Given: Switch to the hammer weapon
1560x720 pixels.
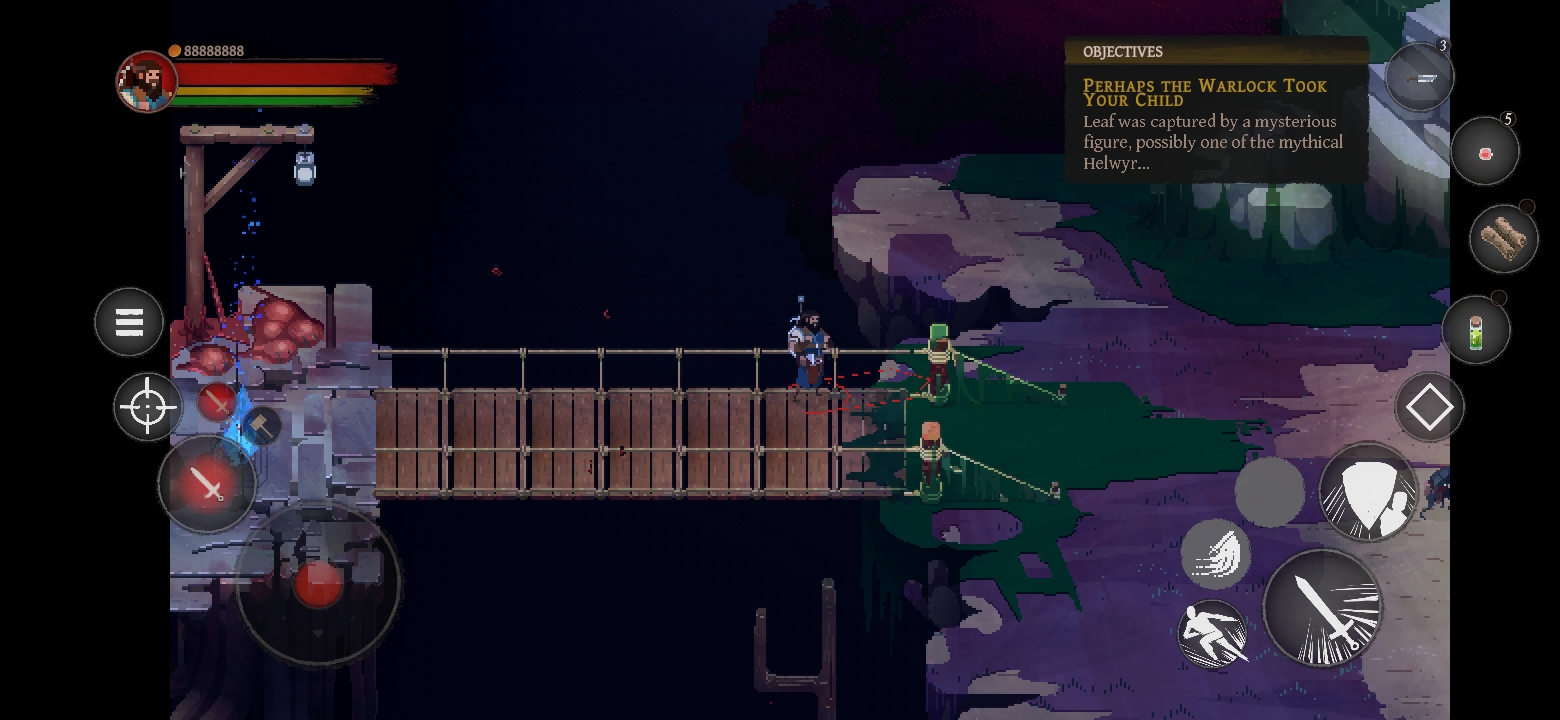Looking at the screenshot, I should (x=262, y=426).
